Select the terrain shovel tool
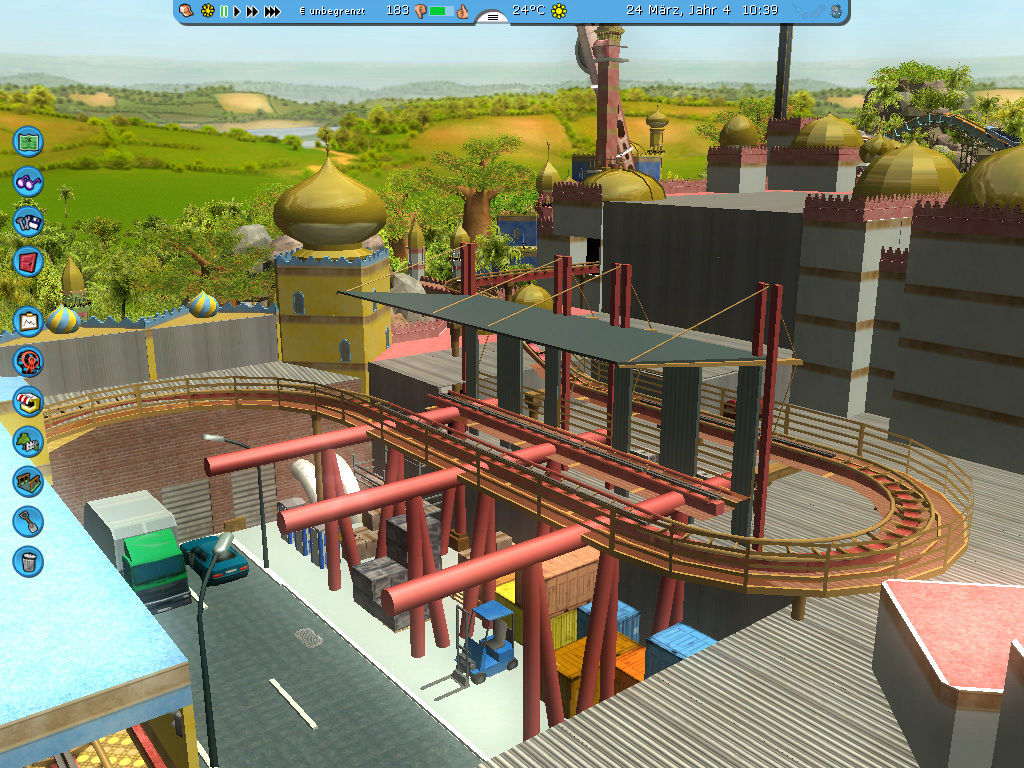1024x768 pixels. pos(28,520)
